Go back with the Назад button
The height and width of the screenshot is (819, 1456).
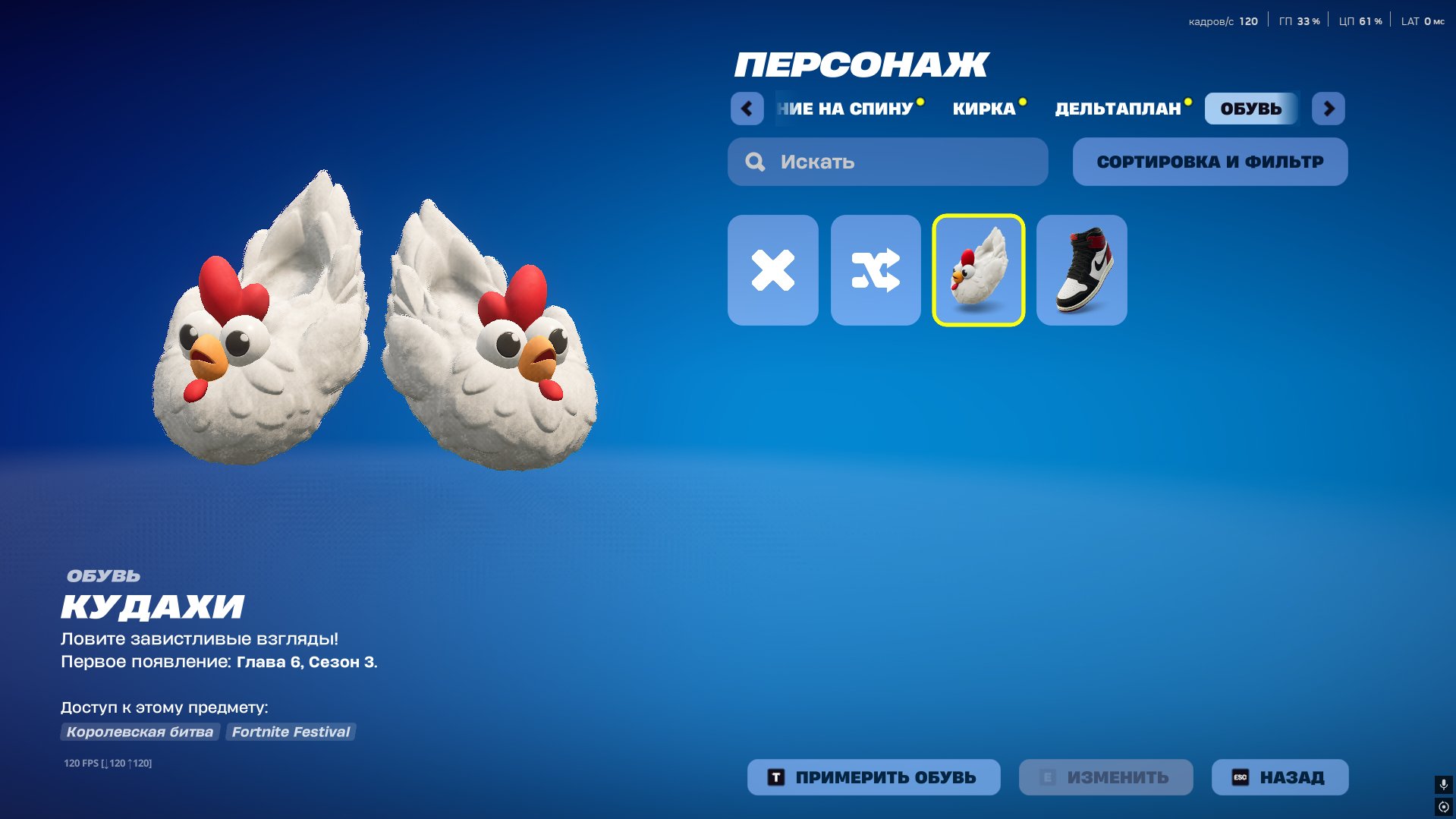point(1279,777)
